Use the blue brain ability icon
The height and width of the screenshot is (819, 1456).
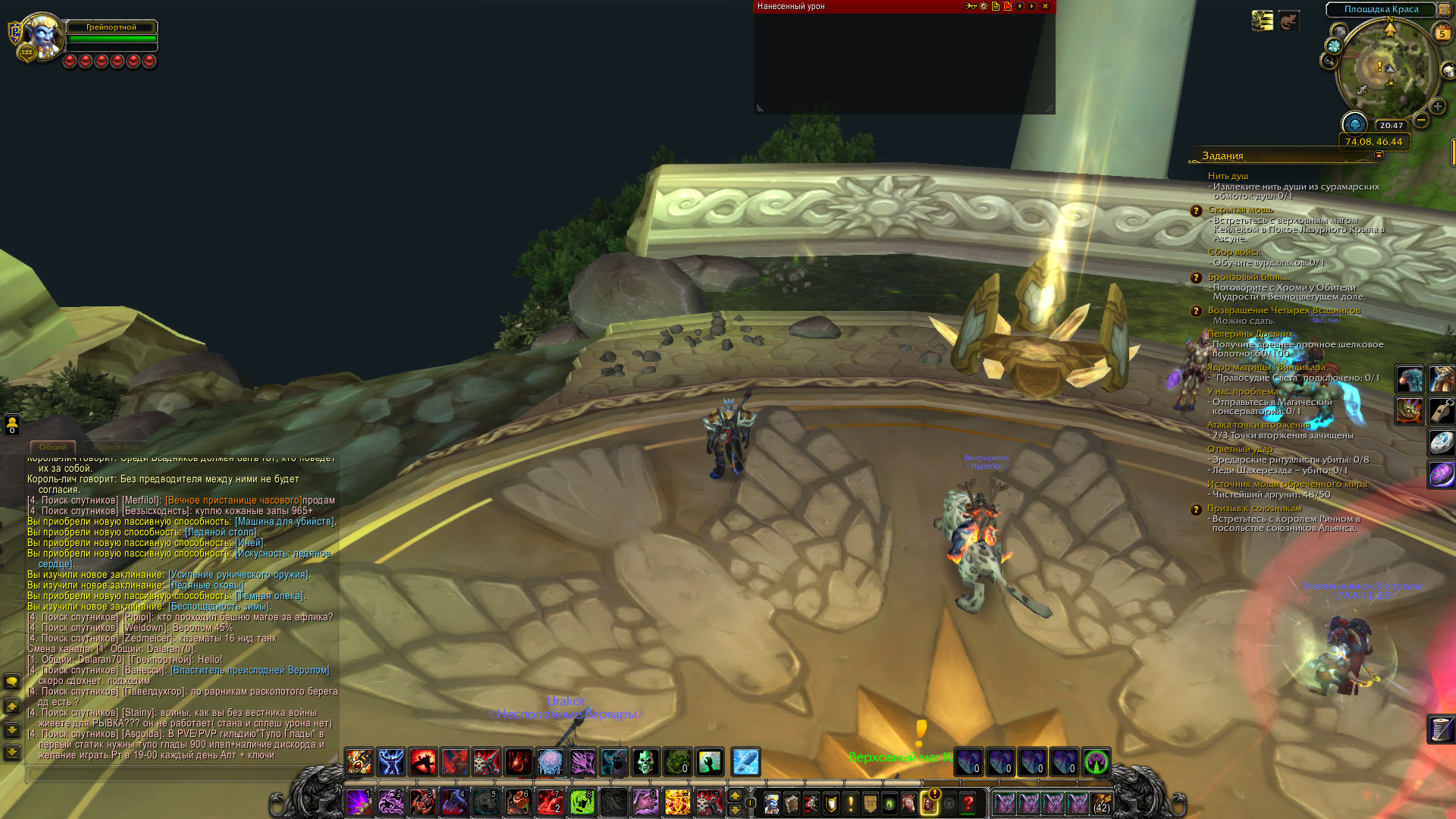click(550, 762)
